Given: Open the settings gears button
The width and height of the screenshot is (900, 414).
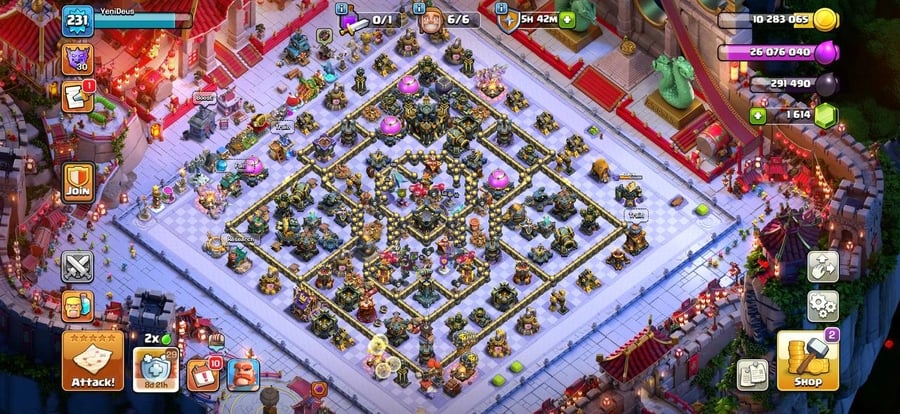Looking at the screenshot, I should click(x=823, y=304).
